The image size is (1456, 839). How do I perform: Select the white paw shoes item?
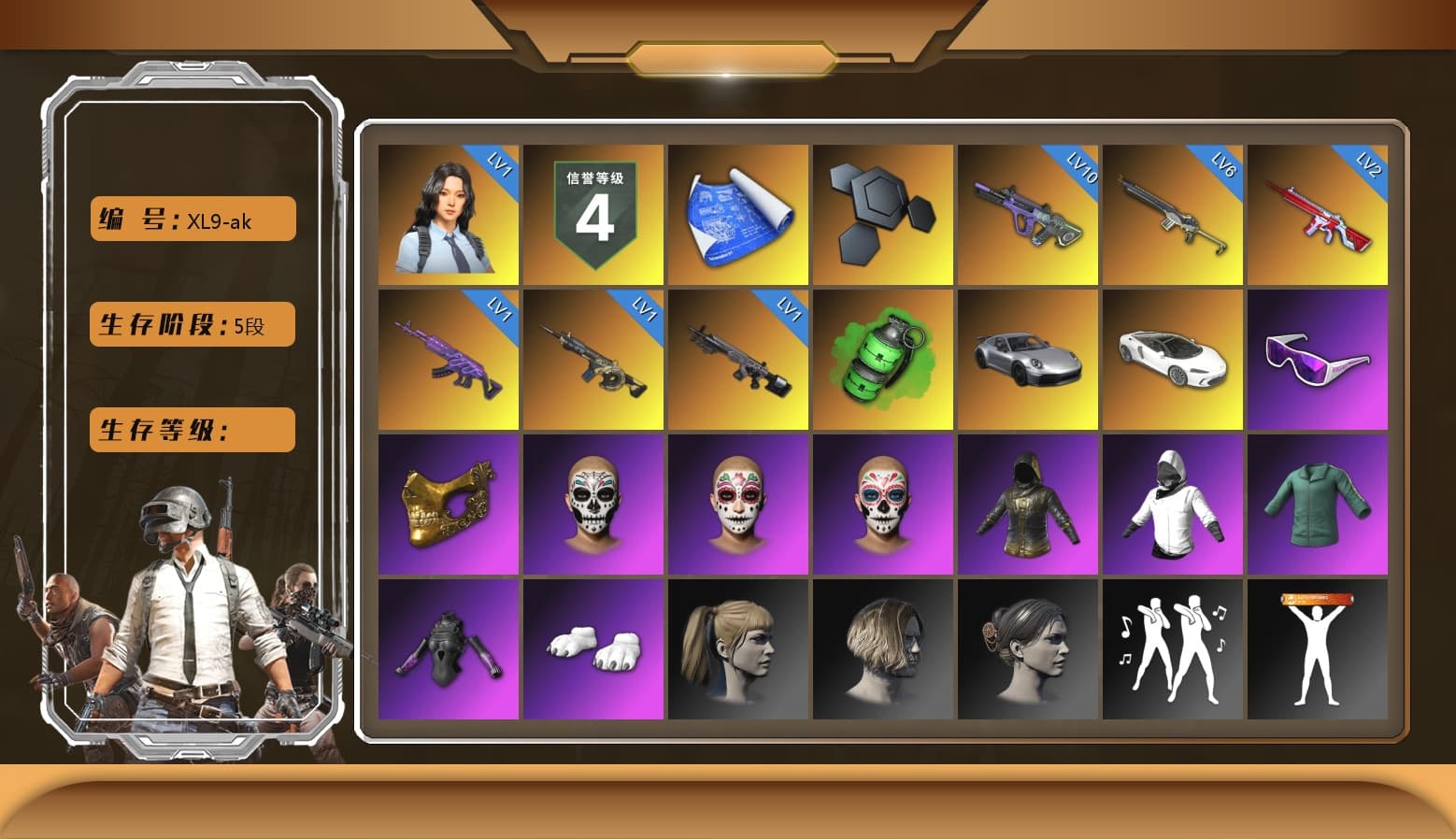point(594,647)
